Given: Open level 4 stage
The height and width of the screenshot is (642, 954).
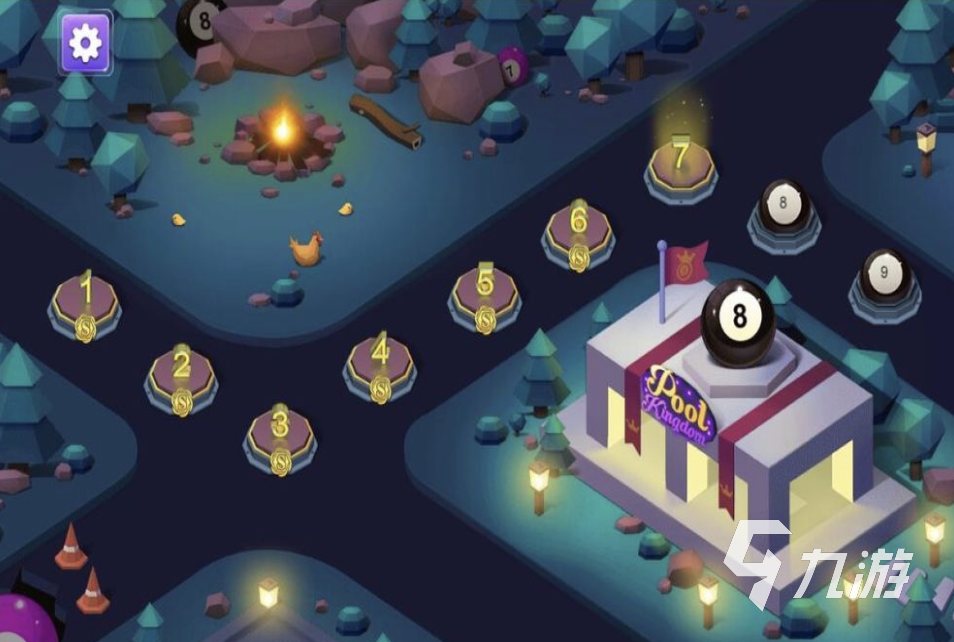Looking at the screenshot, I should tap(380, 363).
